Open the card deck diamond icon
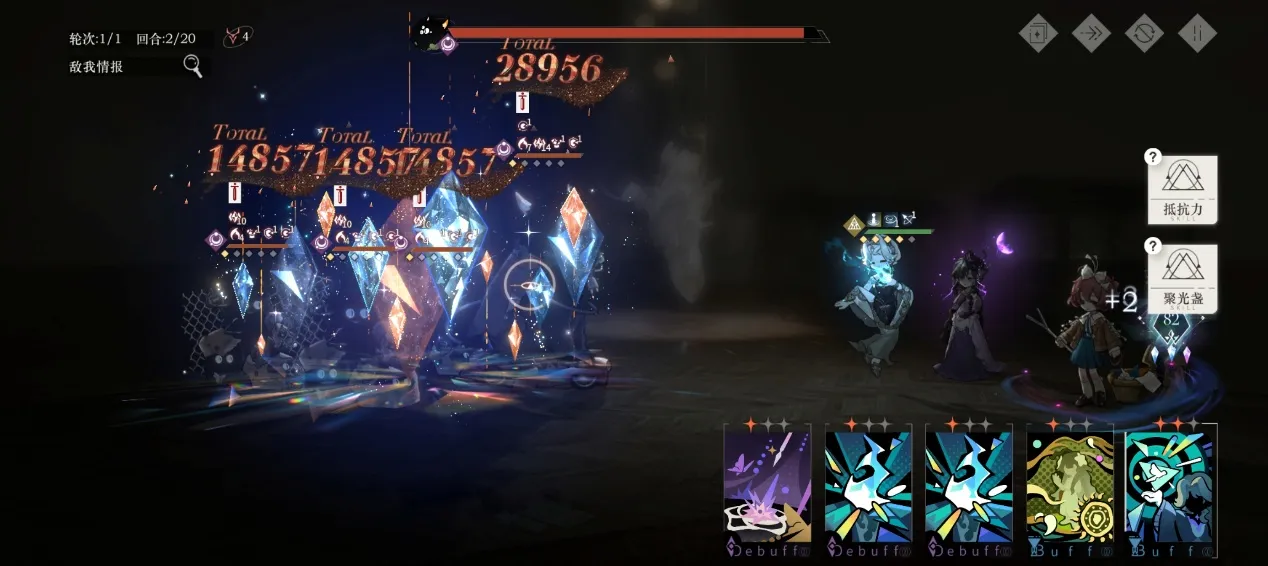Viewport: 1268px width, 566px height. pyautogui.click(x=1038, y=33)
